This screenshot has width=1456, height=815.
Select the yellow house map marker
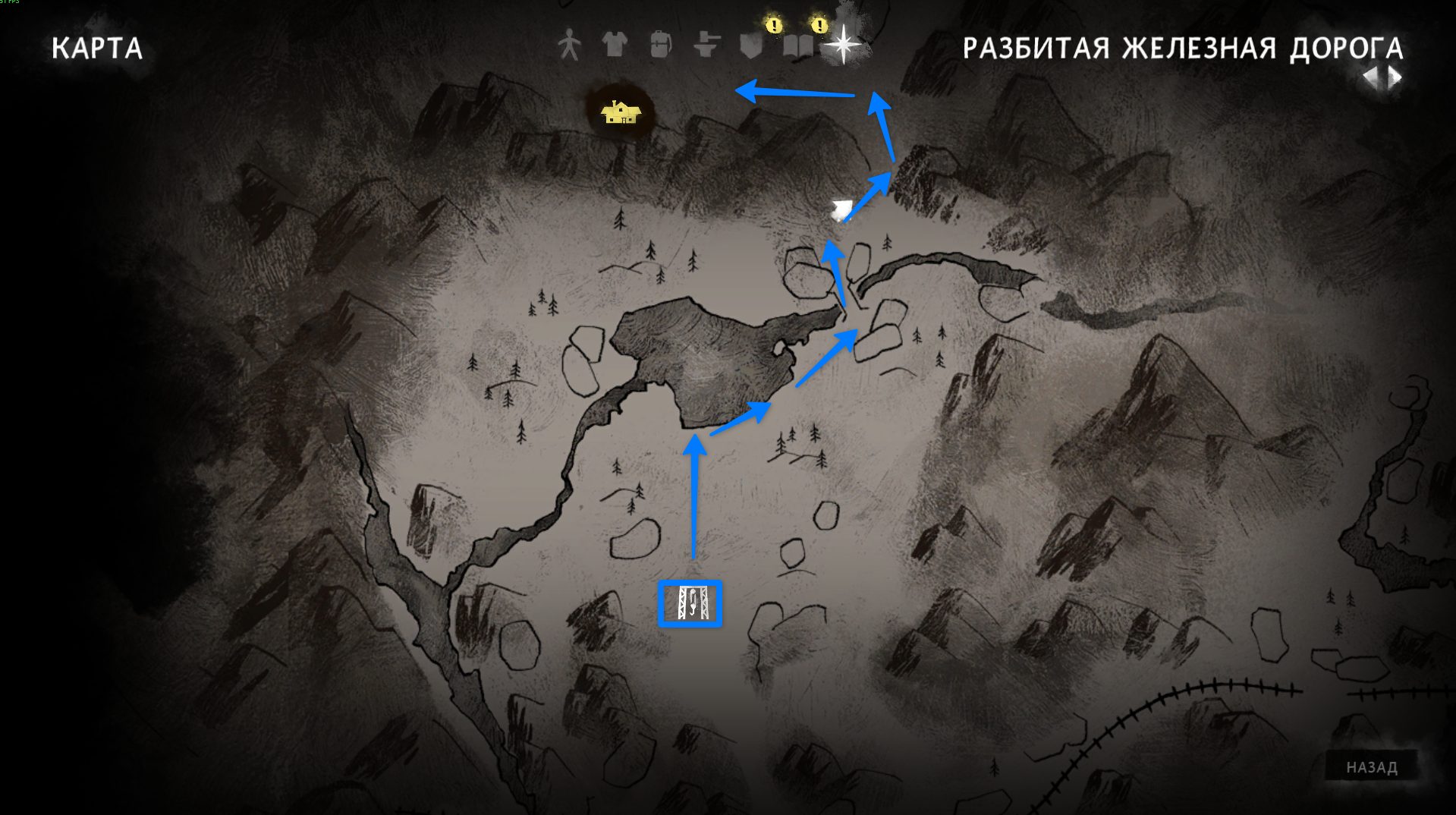click(621, 113)
